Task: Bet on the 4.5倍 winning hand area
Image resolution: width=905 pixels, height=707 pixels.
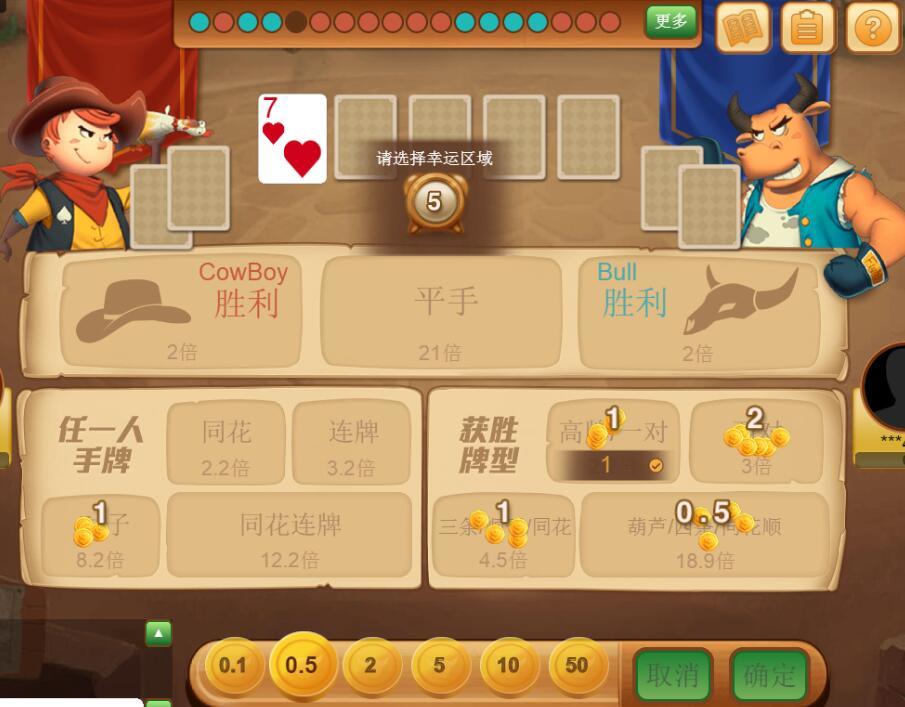Action: (503, 535)
